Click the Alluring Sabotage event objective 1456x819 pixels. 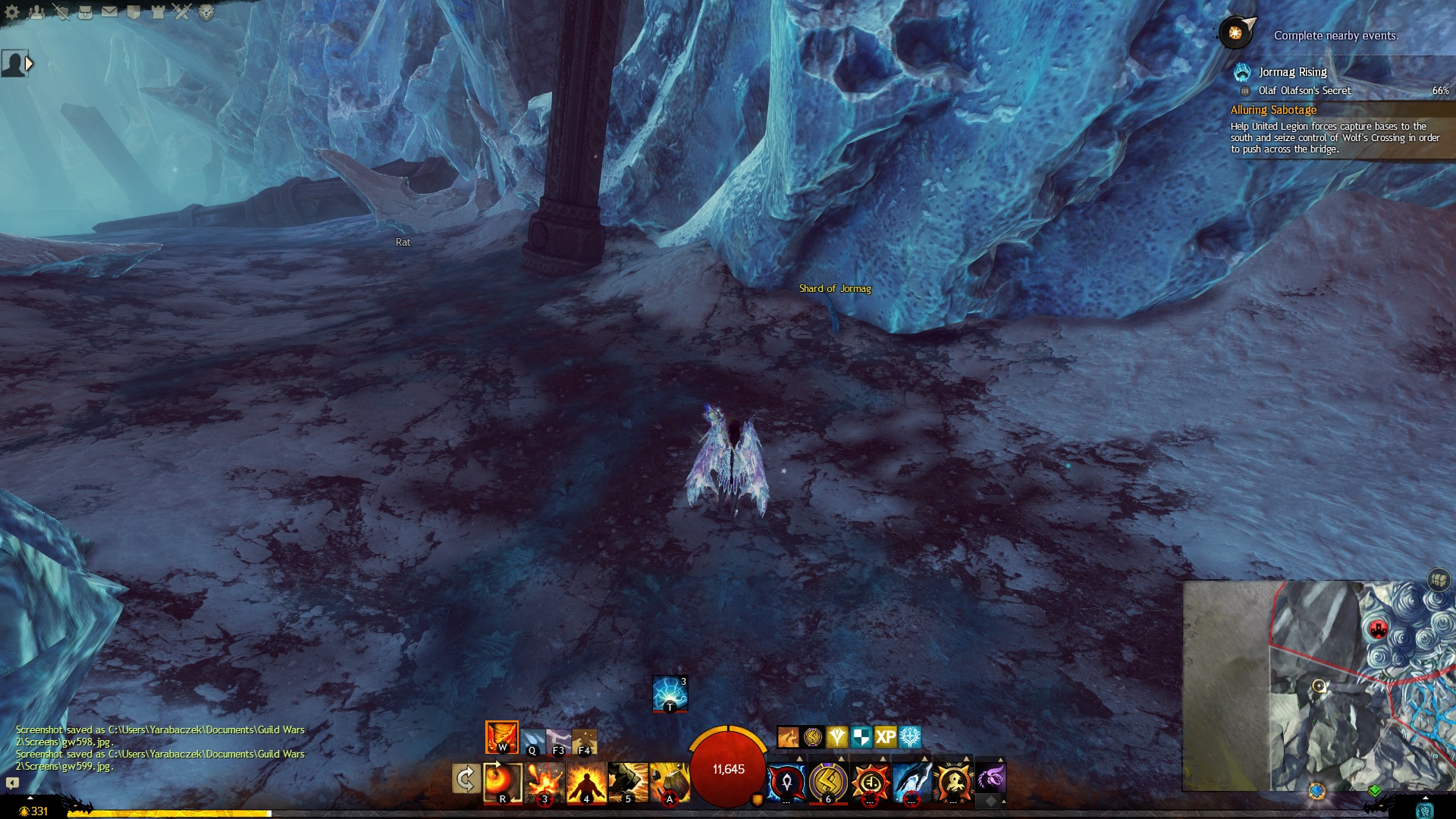coord(1273,110)
